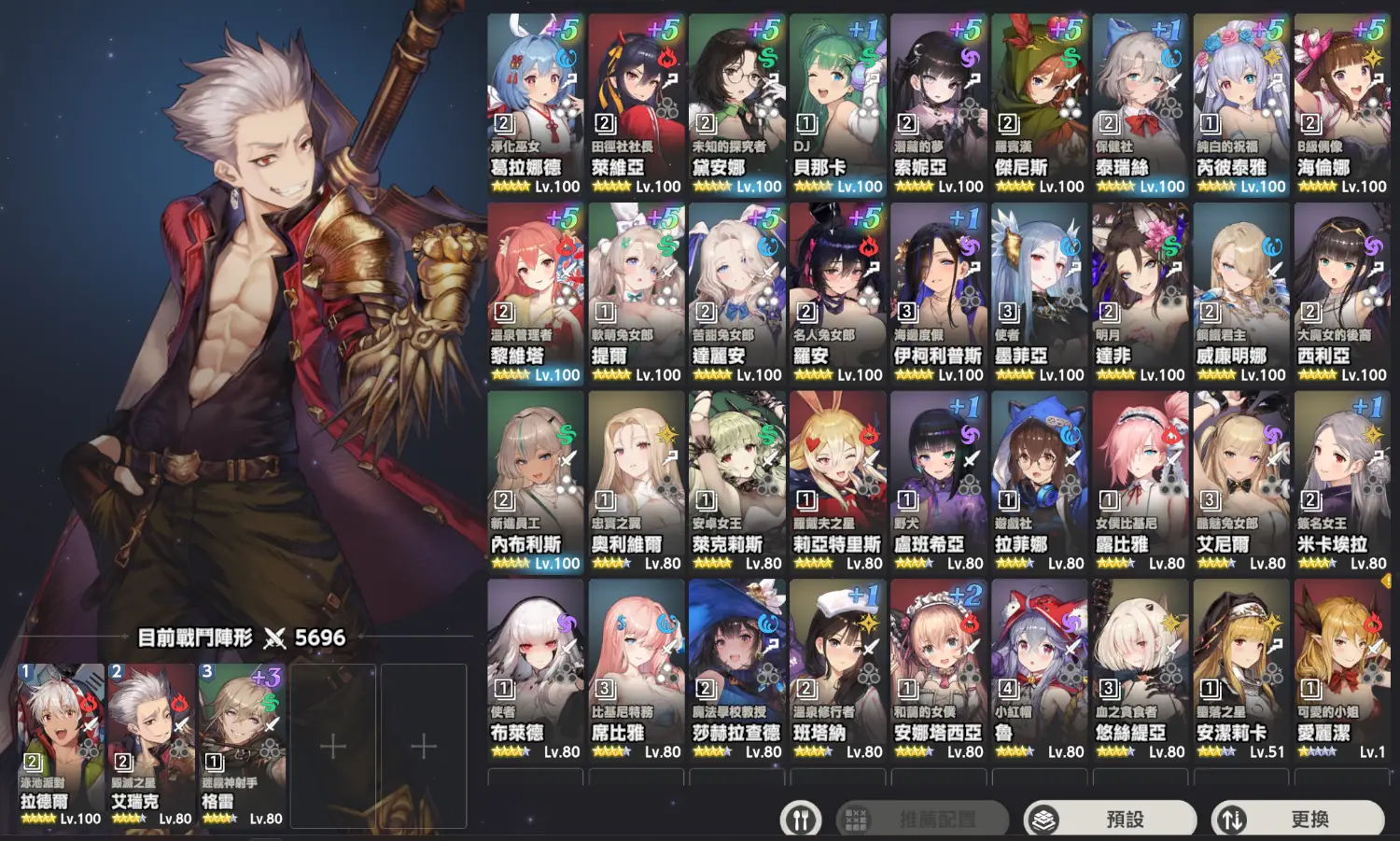Choose the DJ 貝那卡 hero card

(837, 103)
